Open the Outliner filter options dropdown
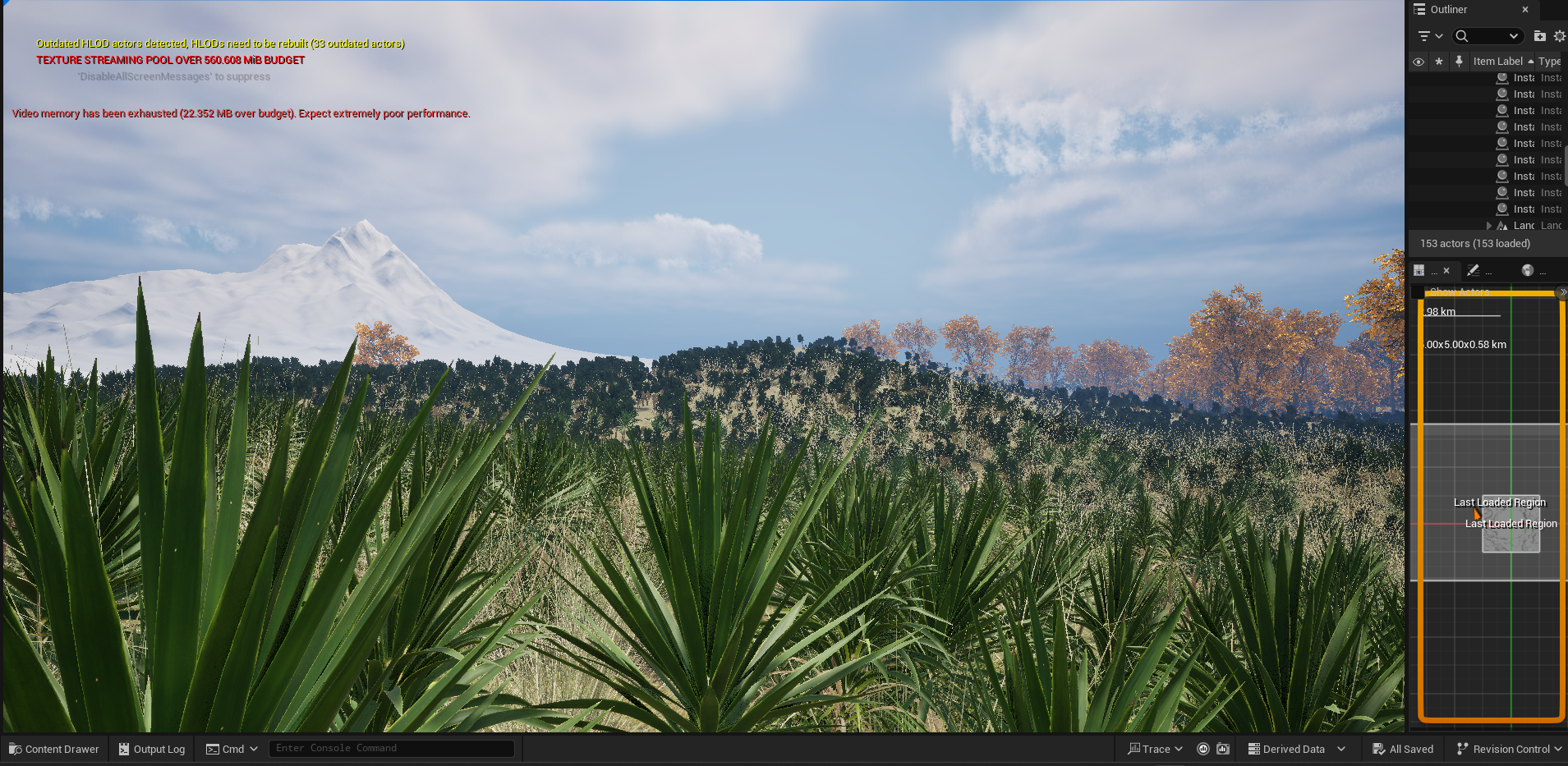The height and width of the screenshot is (766, 1568). pyautogui.click(x=1430, y=36)
